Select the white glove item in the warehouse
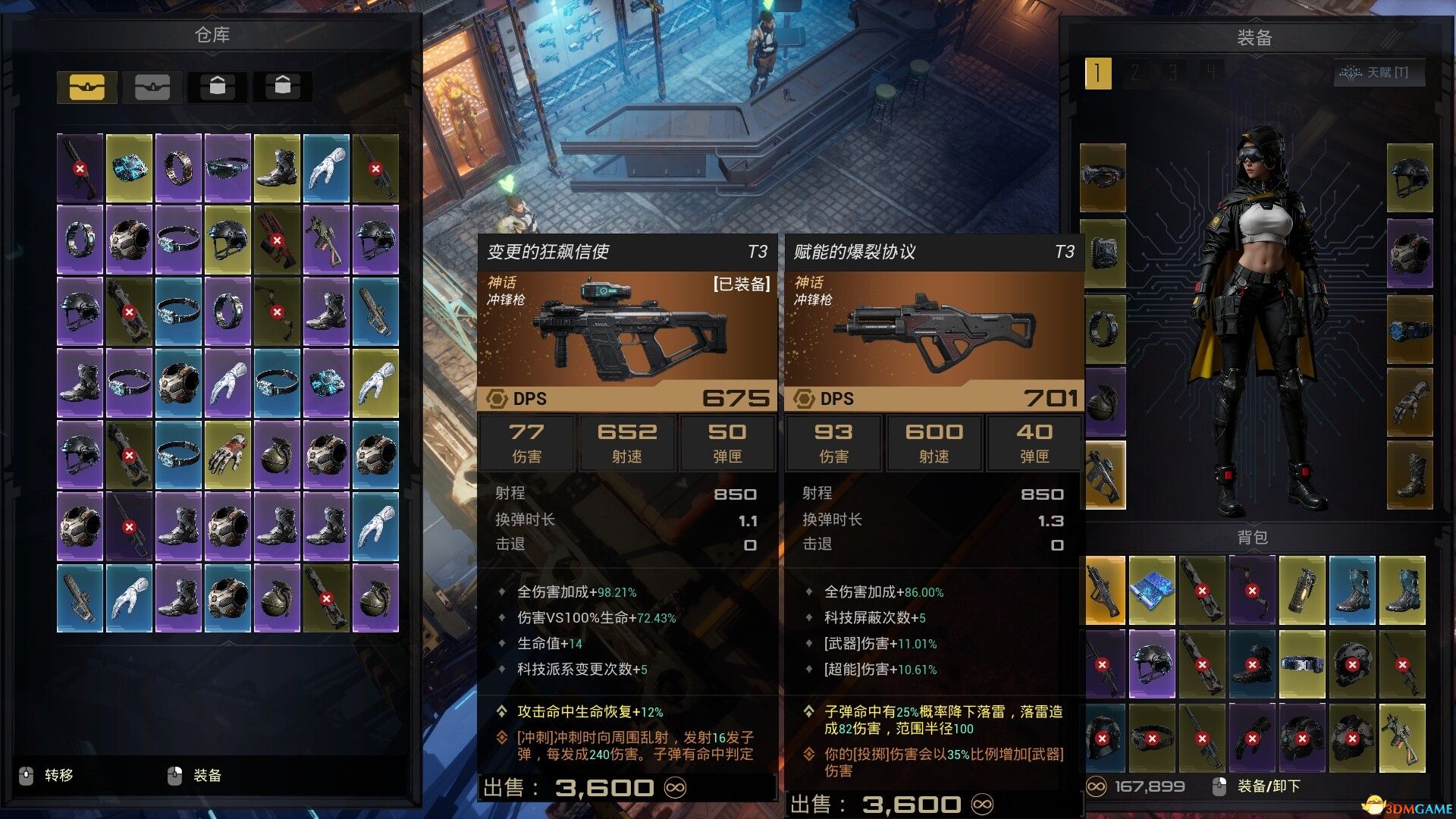Viewport: 1456px width, 819px height. tap(327, 167)
